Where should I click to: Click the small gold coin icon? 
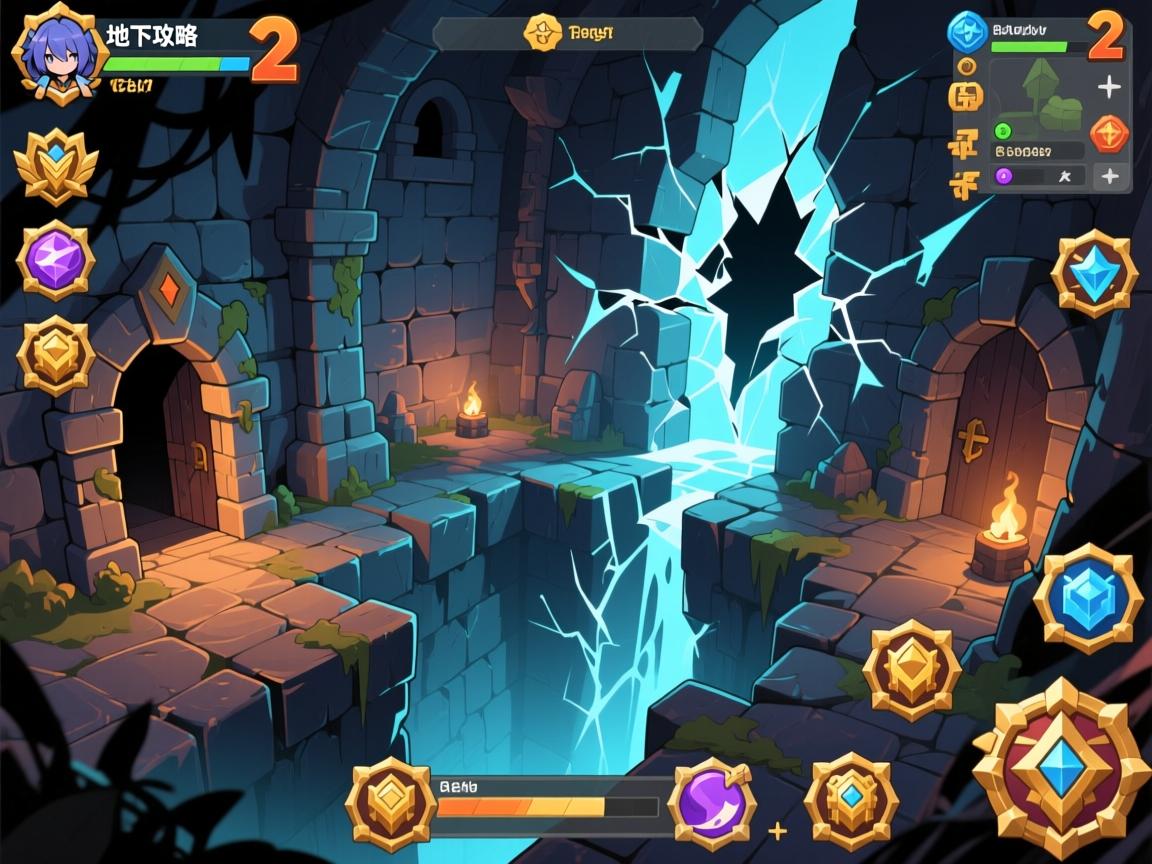[x=966, y=66]
